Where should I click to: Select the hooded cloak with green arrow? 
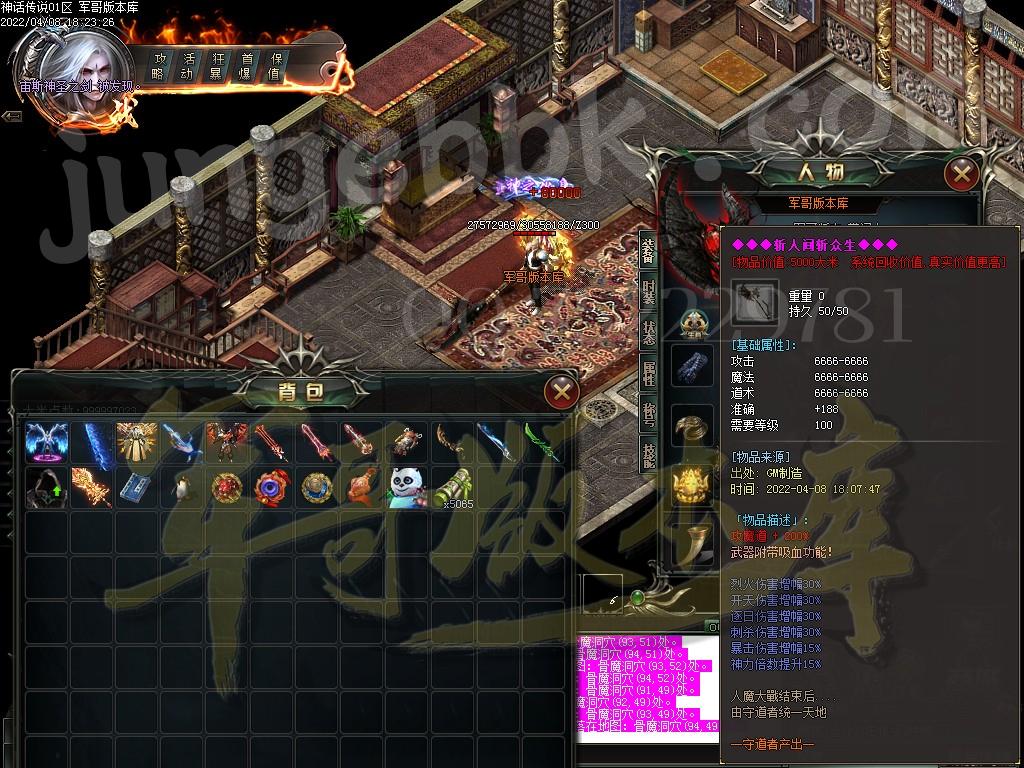45,487
